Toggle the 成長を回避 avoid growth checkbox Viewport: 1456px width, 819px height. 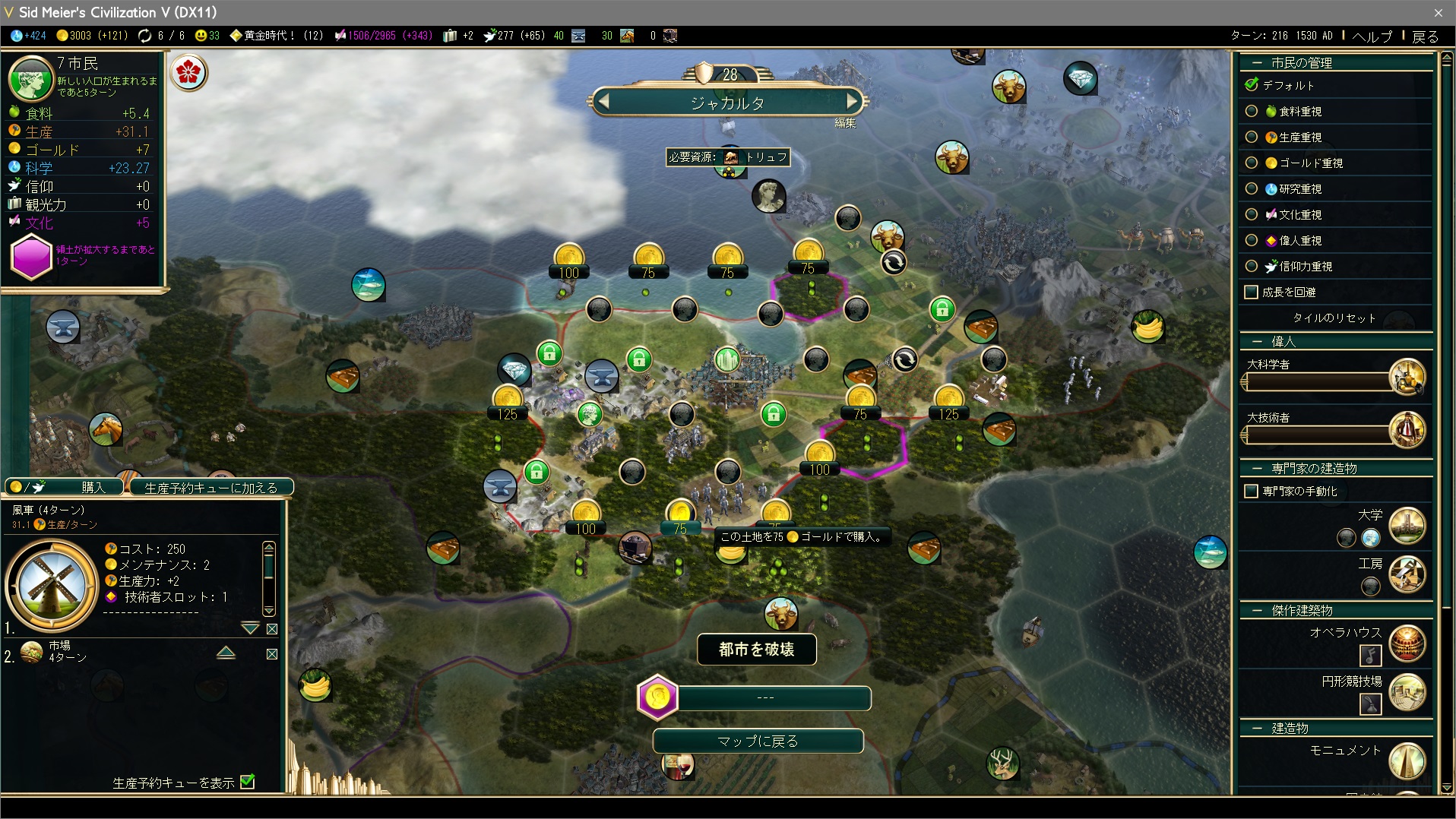[x=1251, y=292]
